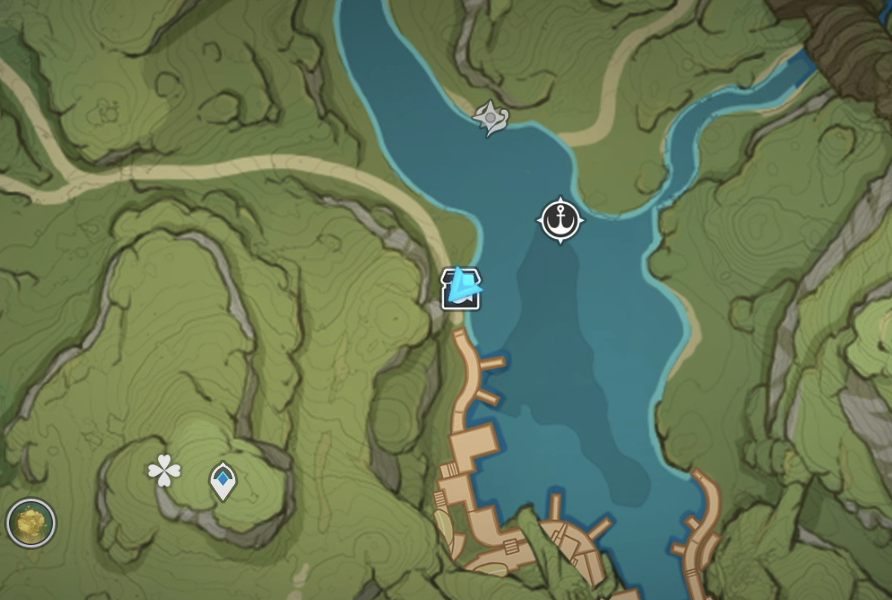Click the teleport waypoint pin marker

[x=222, y=481]
